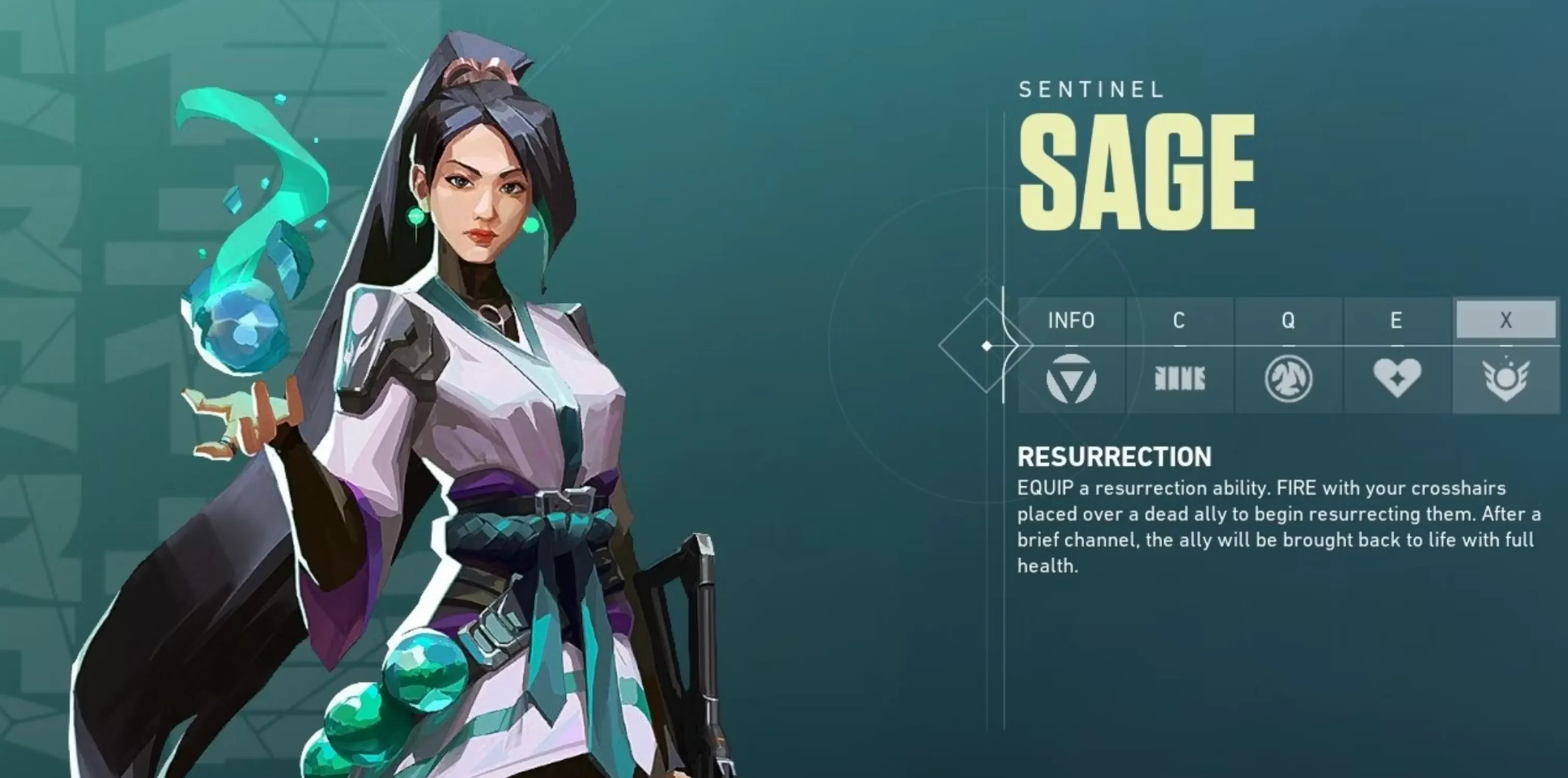View the Barrier Orb wall icon
The height and width of the screenshot is (778, 1568).
point(1180,379)
